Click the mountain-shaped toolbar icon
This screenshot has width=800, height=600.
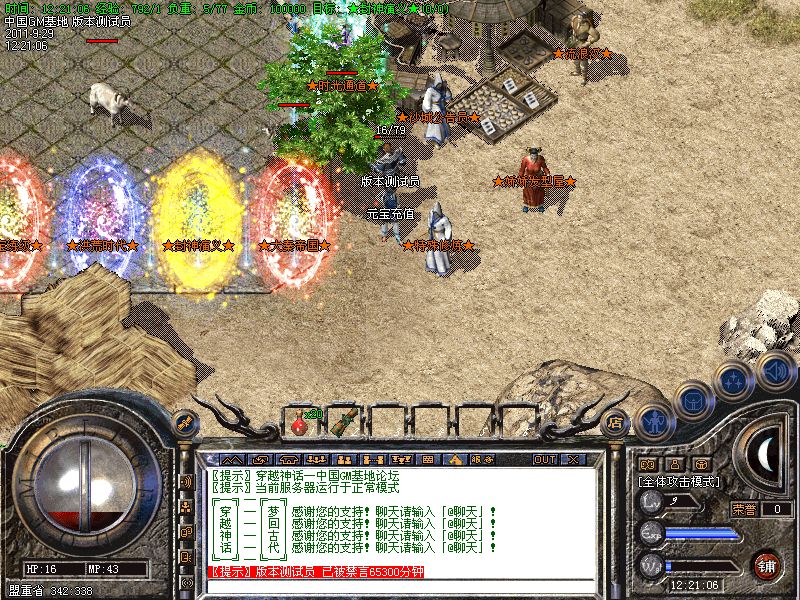click(219, 460)
